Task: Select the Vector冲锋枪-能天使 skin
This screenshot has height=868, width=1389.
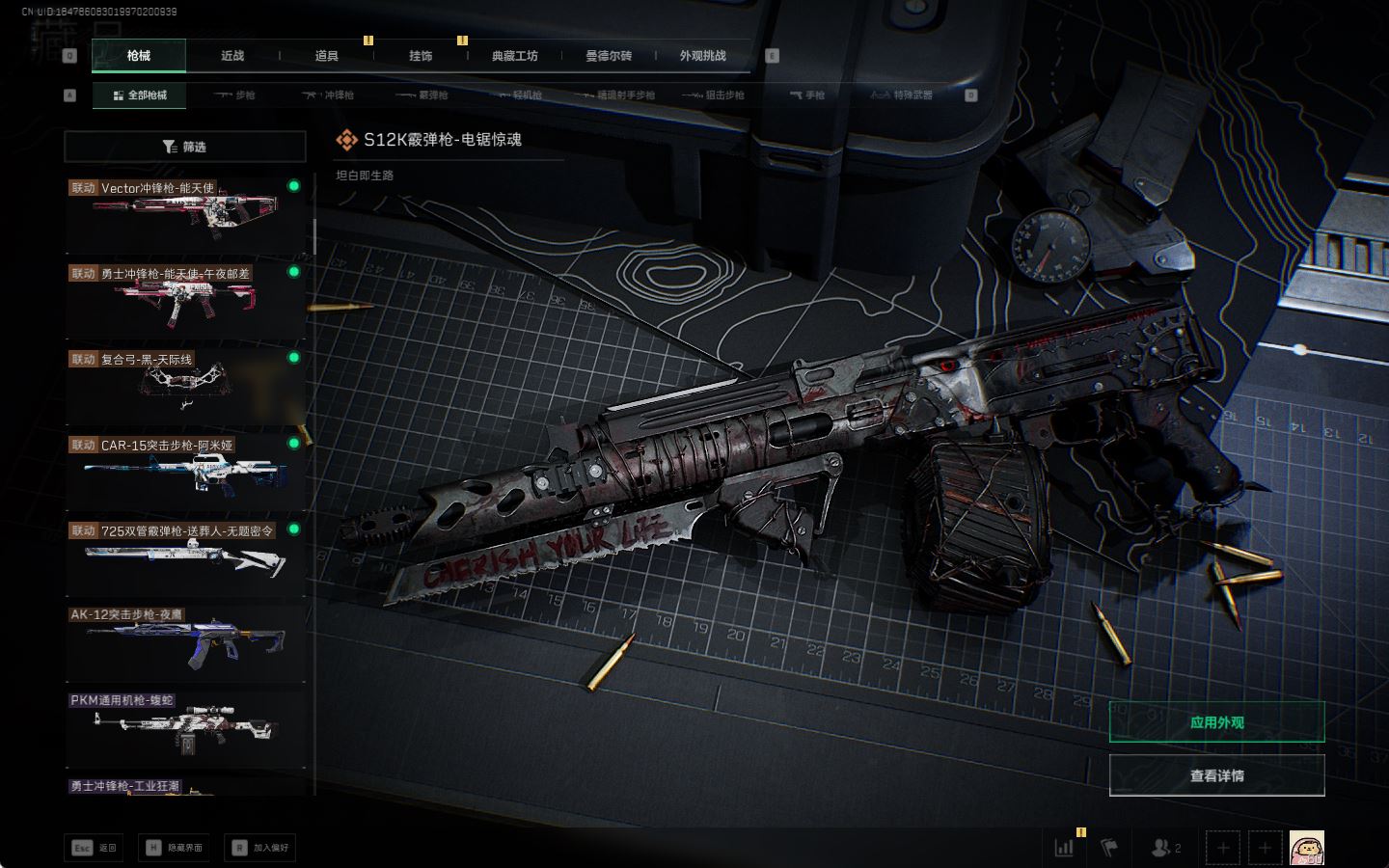Action: (x=184, y=212)
